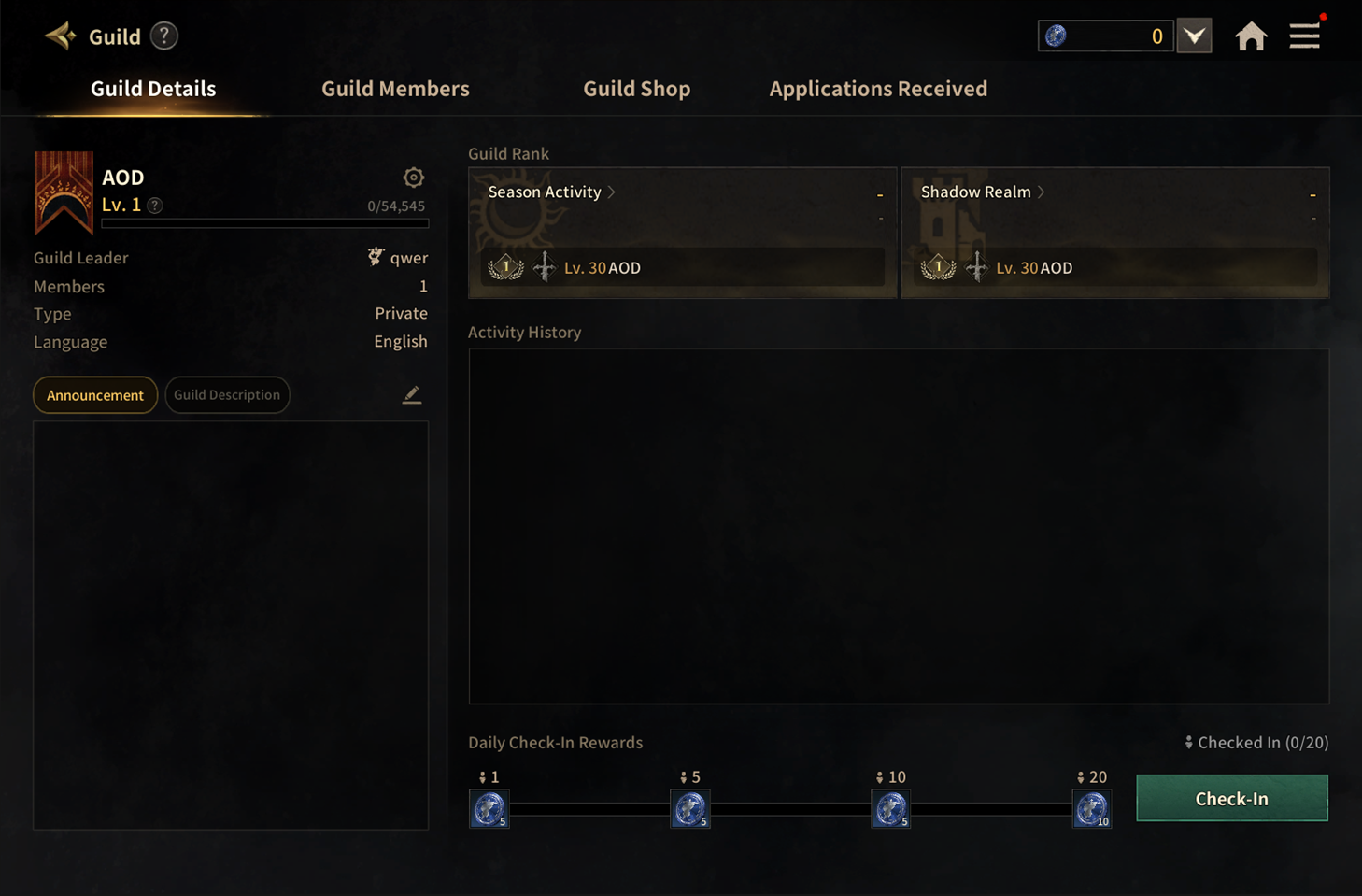Select the 1 check-in reward icon

tap(489, 809)
